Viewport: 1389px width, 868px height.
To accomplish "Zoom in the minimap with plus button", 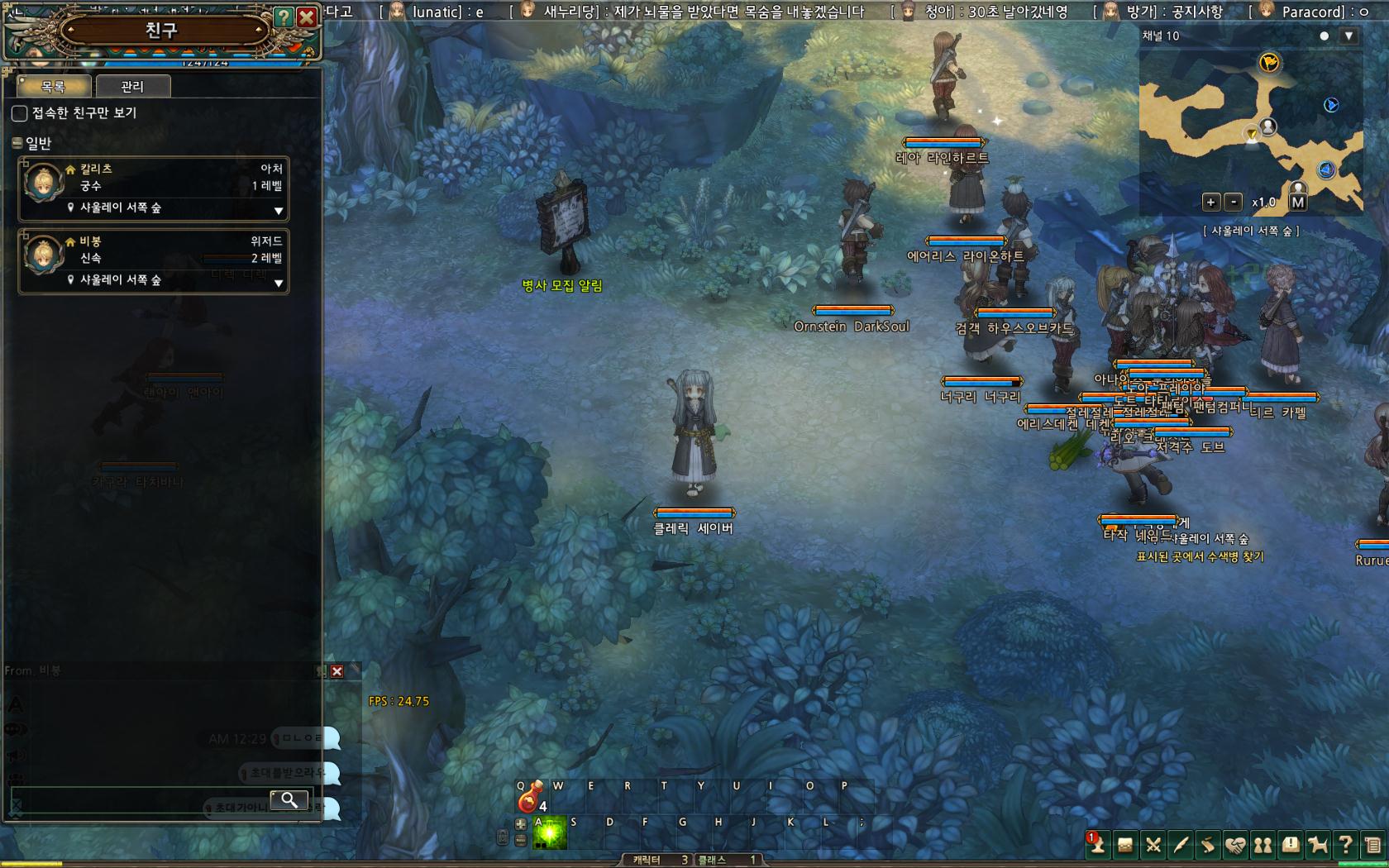I will point(1210,202).
